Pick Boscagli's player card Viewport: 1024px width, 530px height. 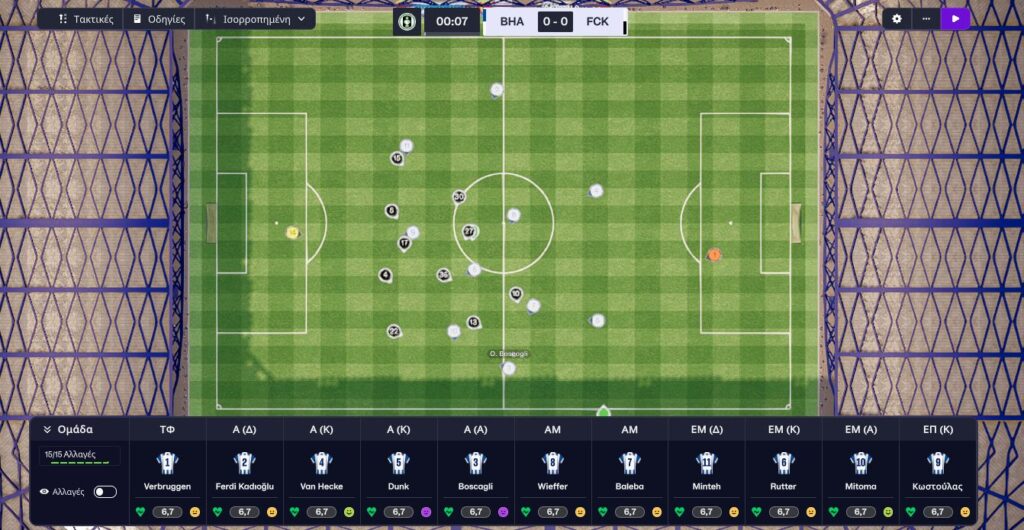[x=476, y=472]
